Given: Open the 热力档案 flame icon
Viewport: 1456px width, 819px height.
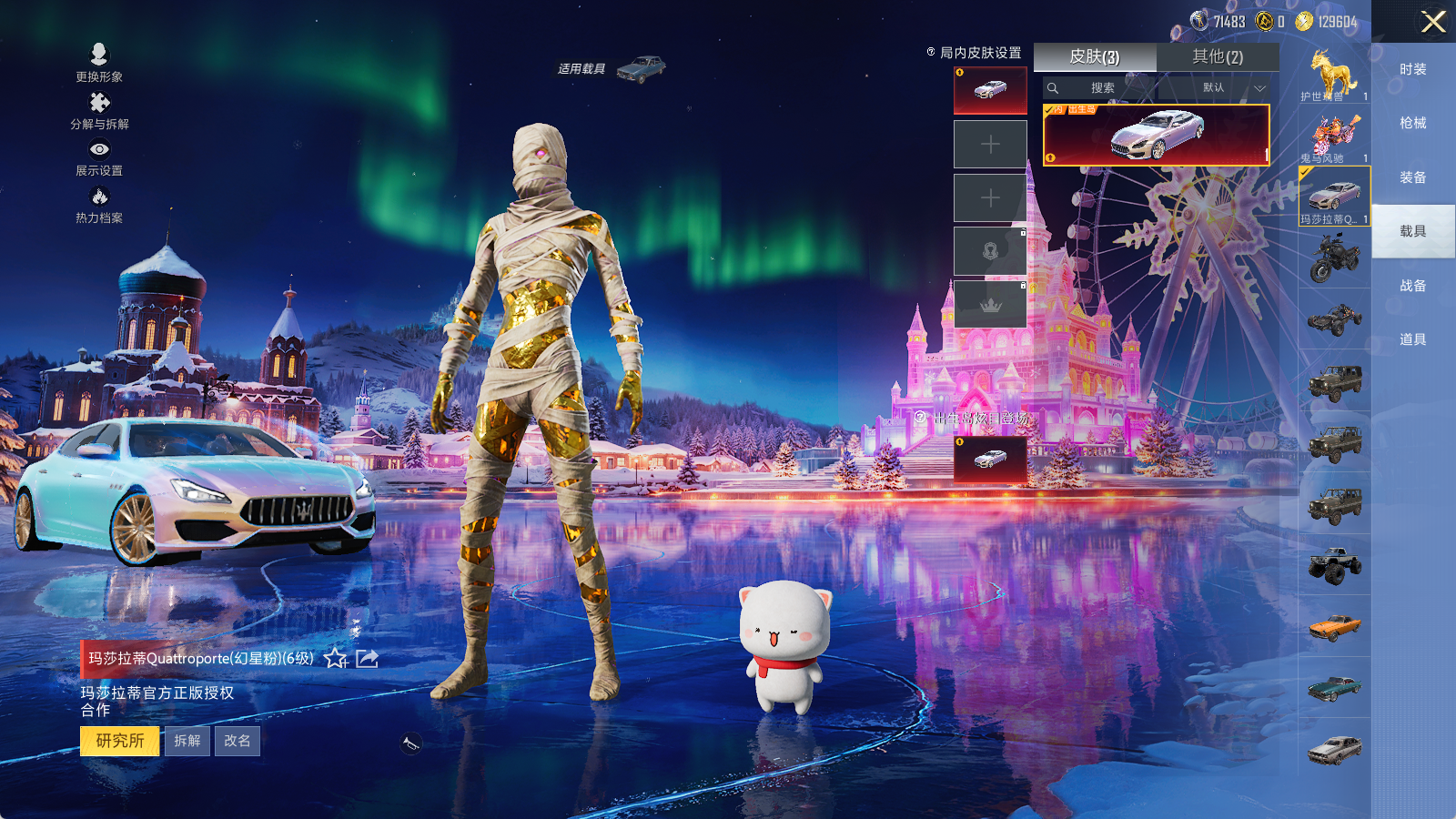Looking at the screenshot, I should coord(99,204).
